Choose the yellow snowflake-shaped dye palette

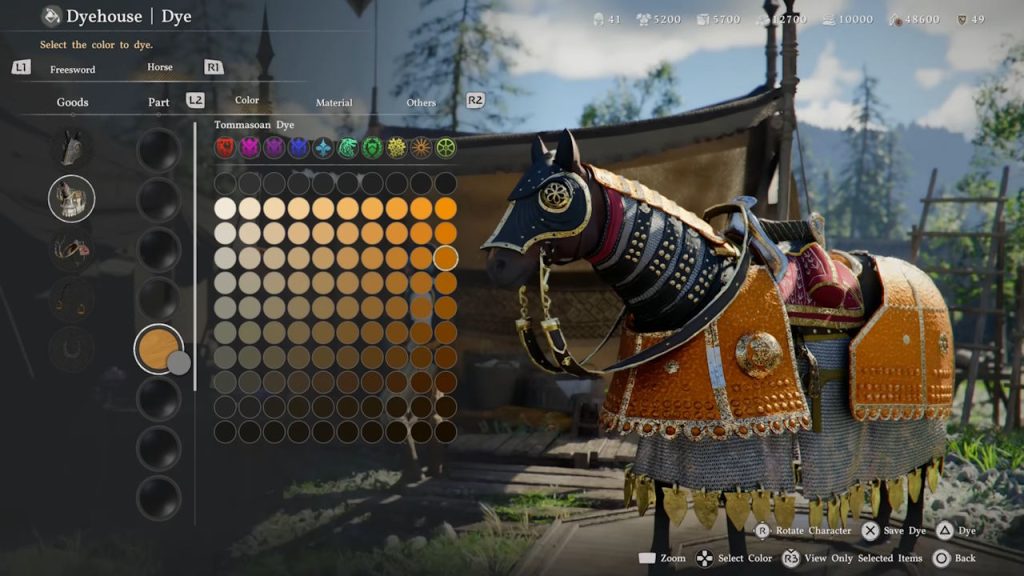click(397, 148)
